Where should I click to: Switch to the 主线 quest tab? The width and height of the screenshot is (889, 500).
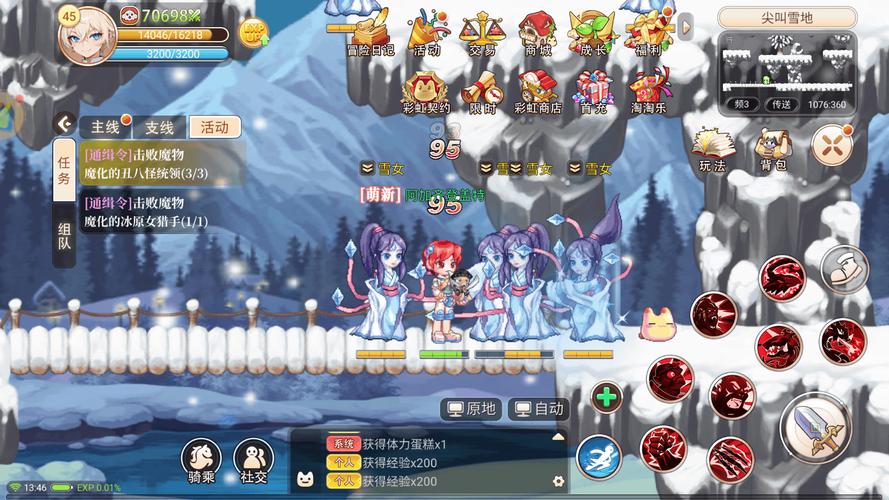click(x=105, y=127)
